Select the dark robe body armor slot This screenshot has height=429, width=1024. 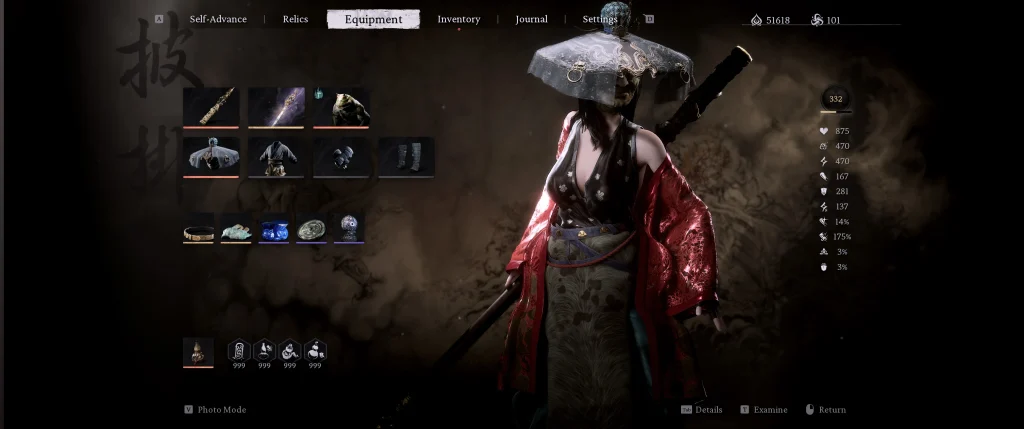coord(276,156)
